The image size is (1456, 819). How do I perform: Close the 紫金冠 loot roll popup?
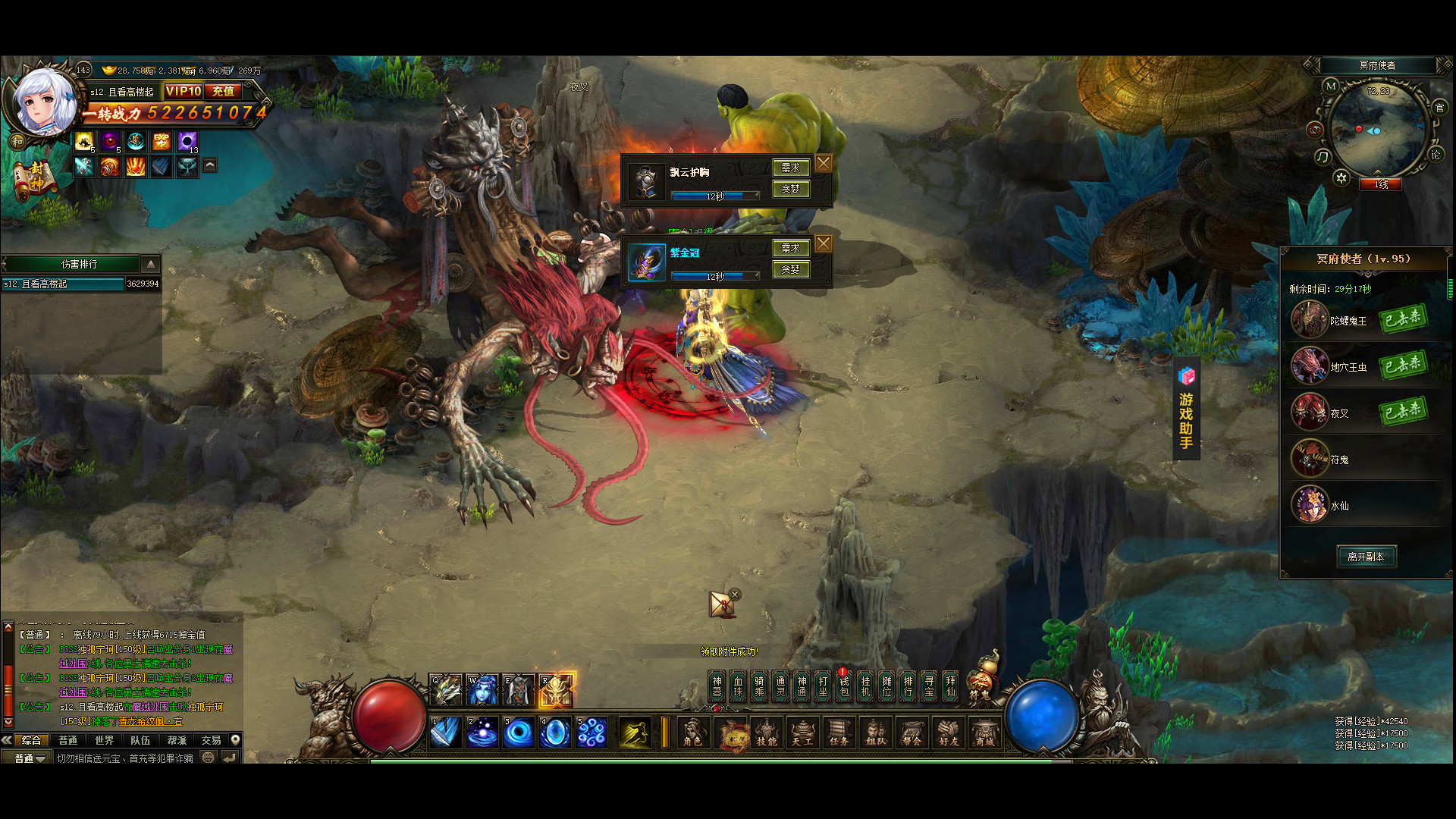(824, 243)
